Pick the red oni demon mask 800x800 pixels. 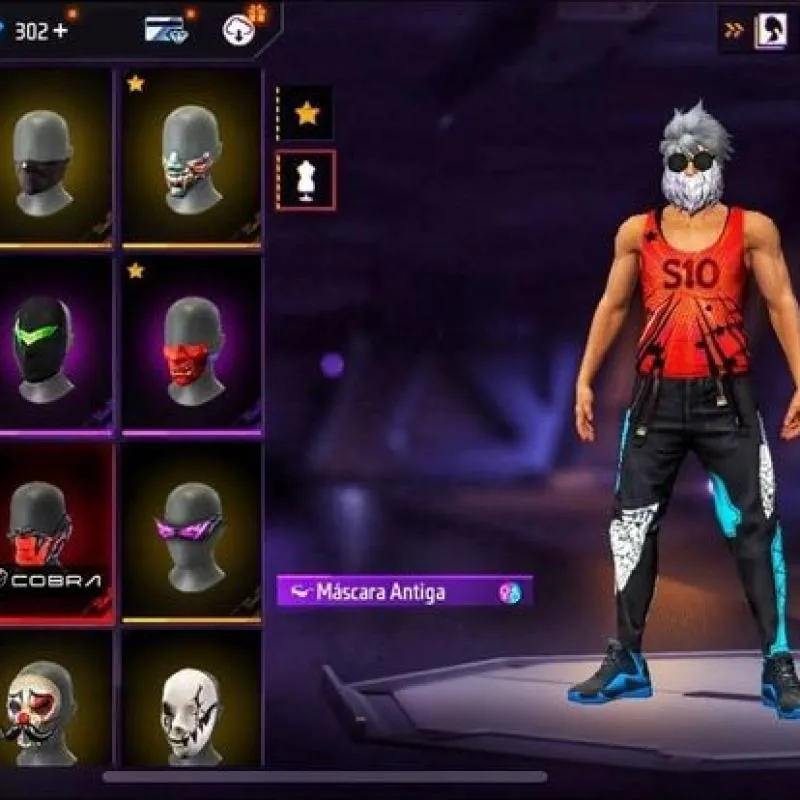tap(191, 345)
